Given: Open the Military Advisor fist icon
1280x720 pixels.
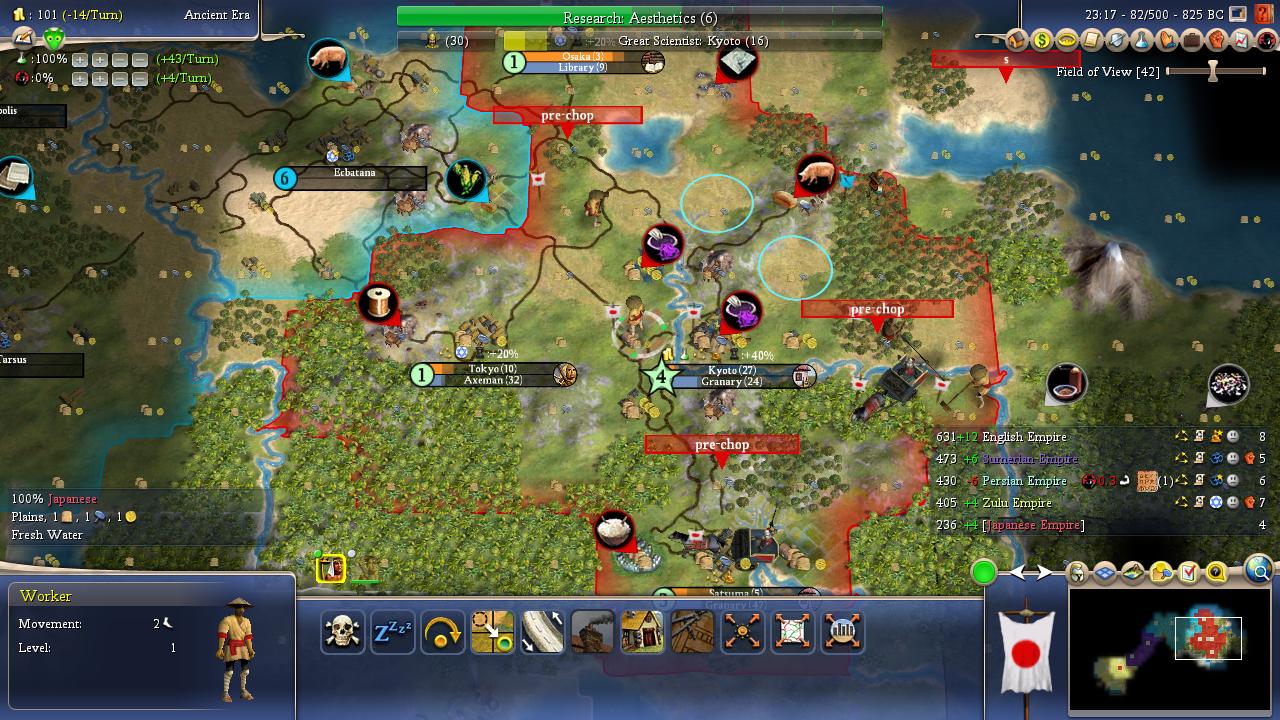Looking at the screenshot, I should pyautogui.click(x=1217, y=41).
